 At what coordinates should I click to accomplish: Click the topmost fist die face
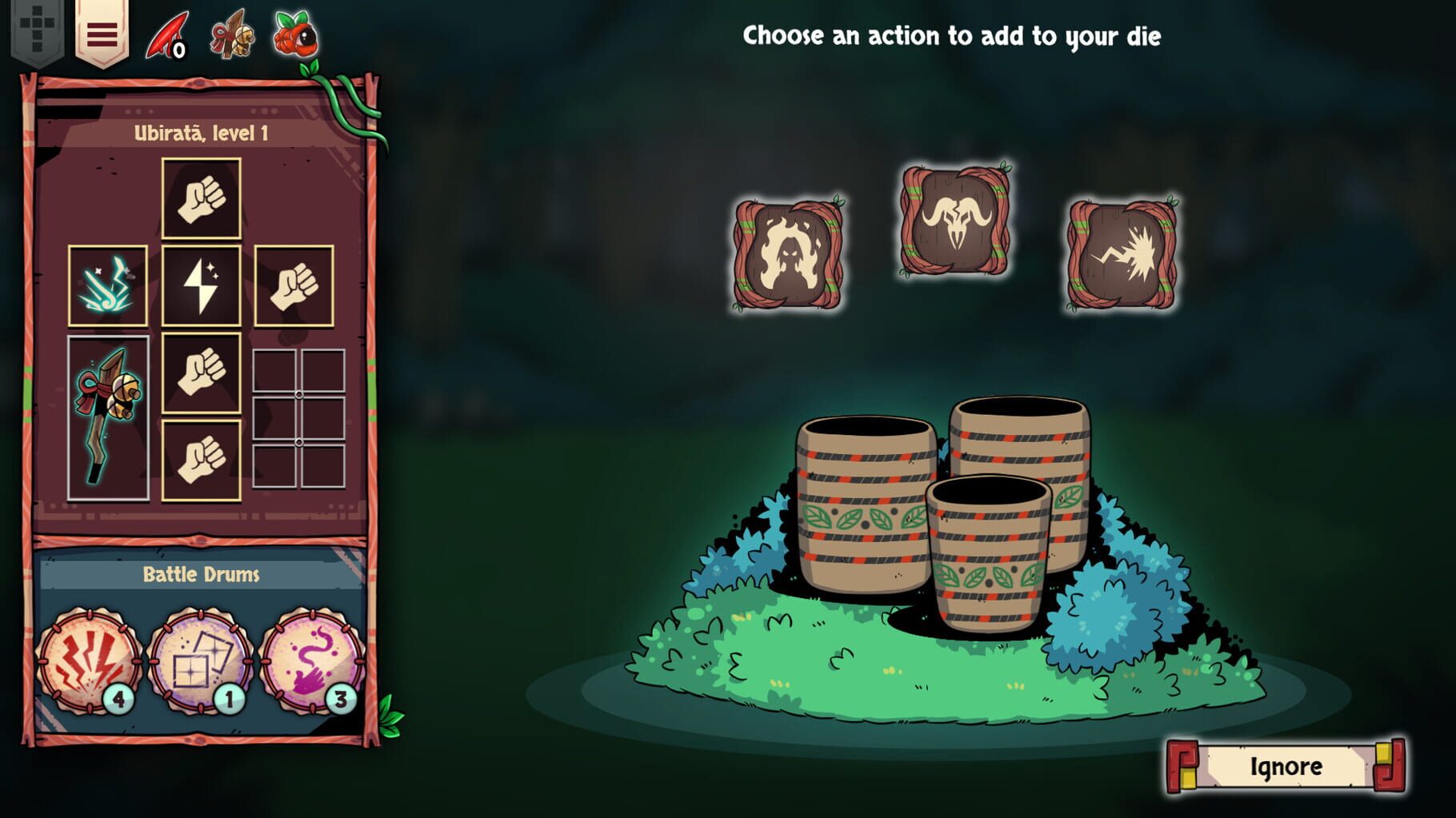point(202,200)
